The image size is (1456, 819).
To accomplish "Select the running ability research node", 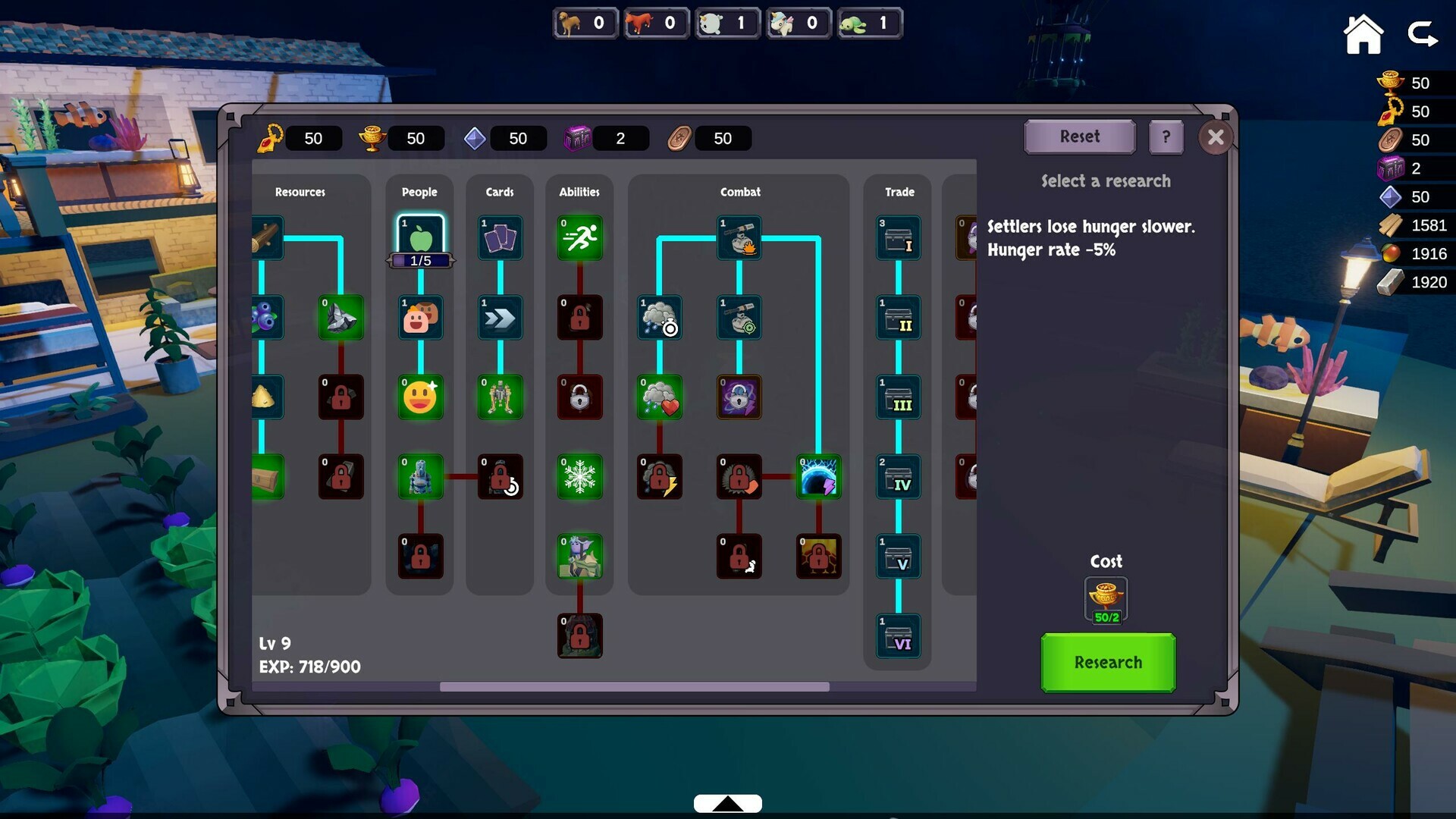I will tap(579, 237).
